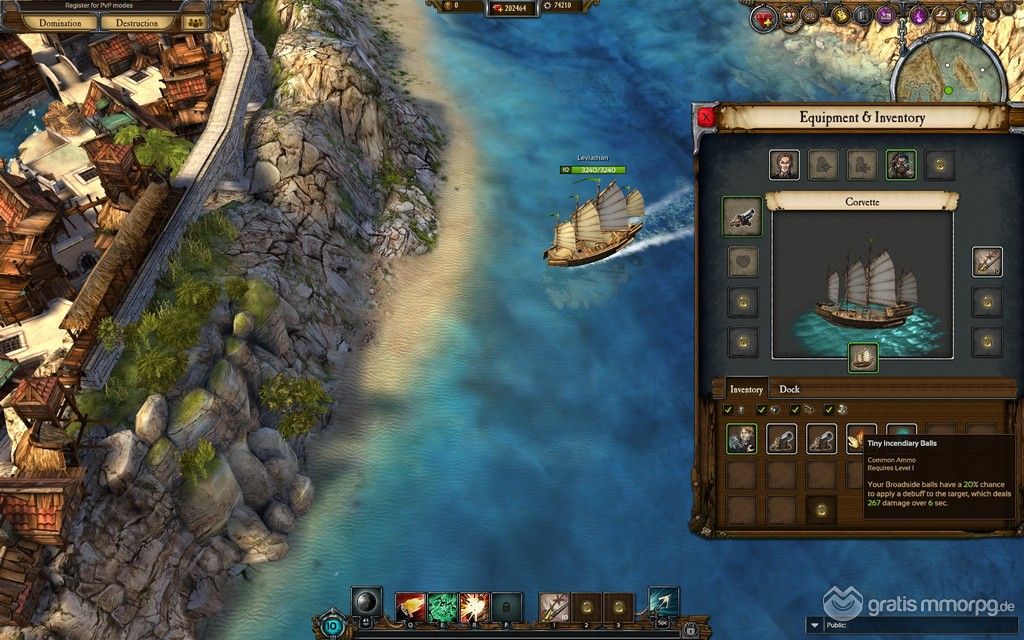
Task: Select the cannonball ammo slot on hotbar
Action: [x=366, y=602]
